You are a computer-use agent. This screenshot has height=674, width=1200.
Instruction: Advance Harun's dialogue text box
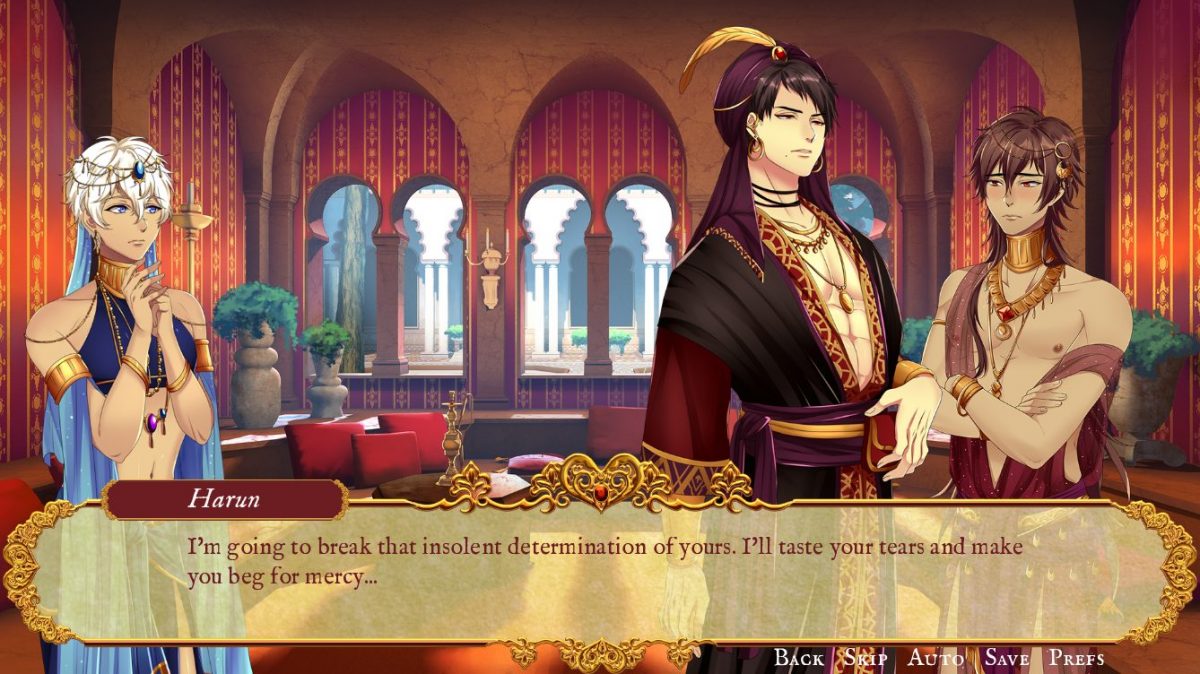click(x=600, y=570)
